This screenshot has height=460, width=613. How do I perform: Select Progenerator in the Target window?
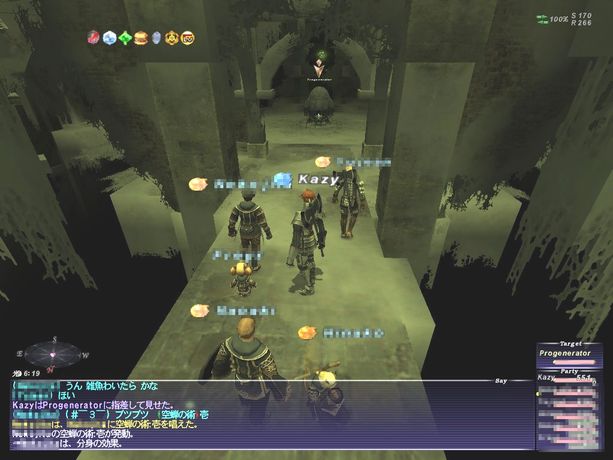(x=567, y=354)
